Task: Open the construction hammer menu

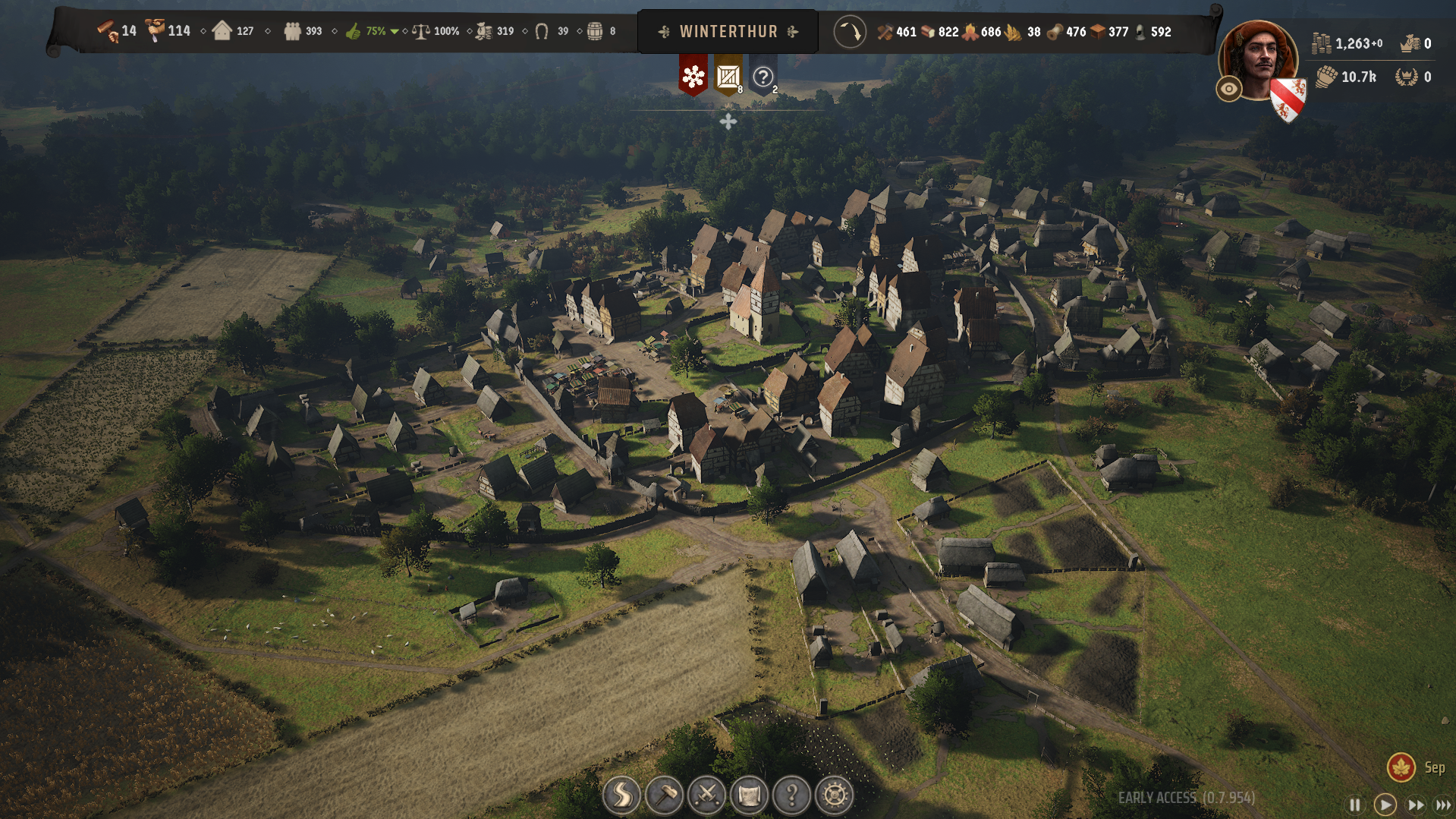Action: [x=665, y=795]
